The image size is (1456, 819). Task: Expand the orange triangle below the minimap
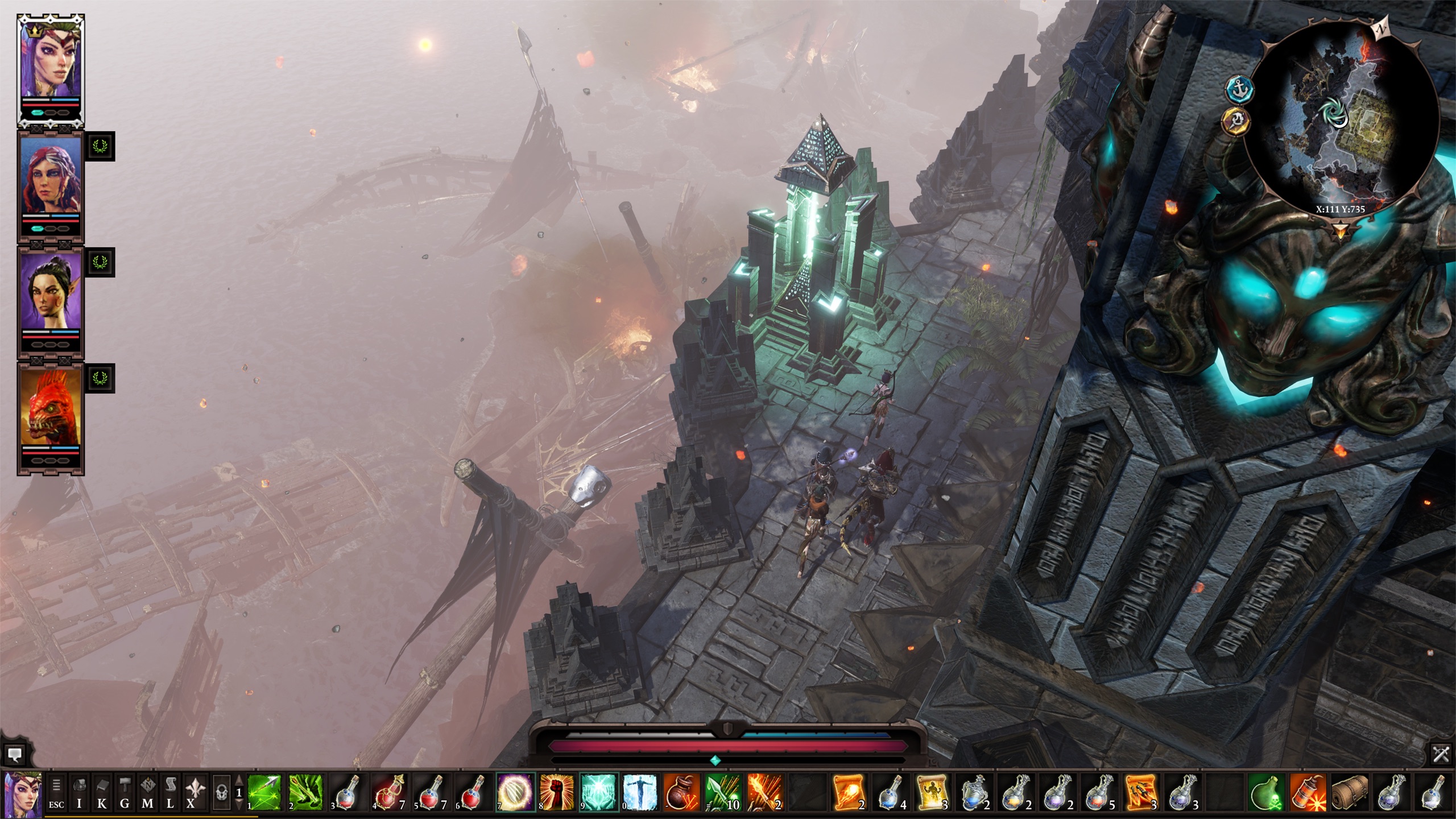[1341, 231]
